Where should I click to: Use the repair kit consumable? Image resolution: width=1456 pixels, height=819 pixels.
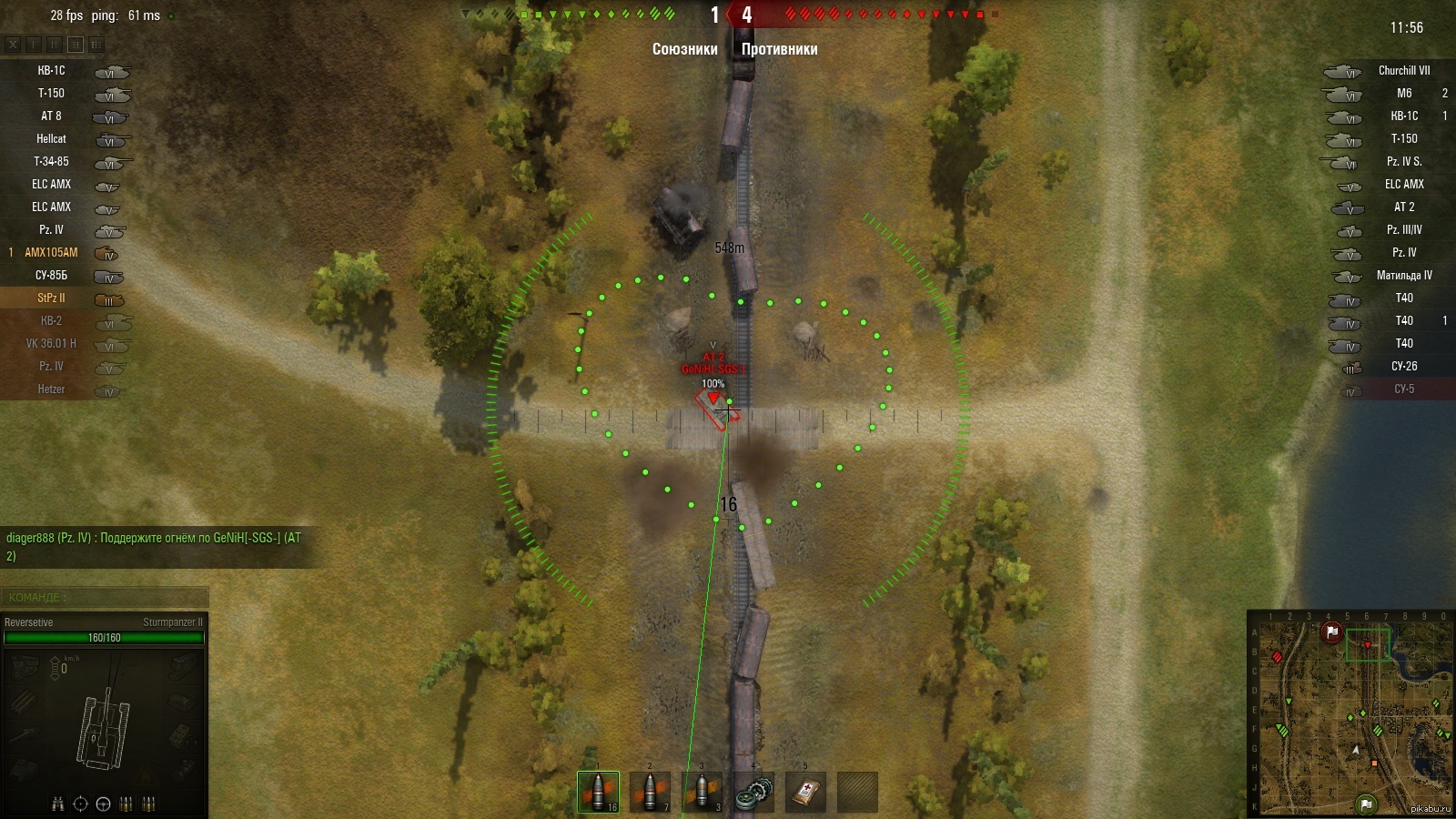753,791
